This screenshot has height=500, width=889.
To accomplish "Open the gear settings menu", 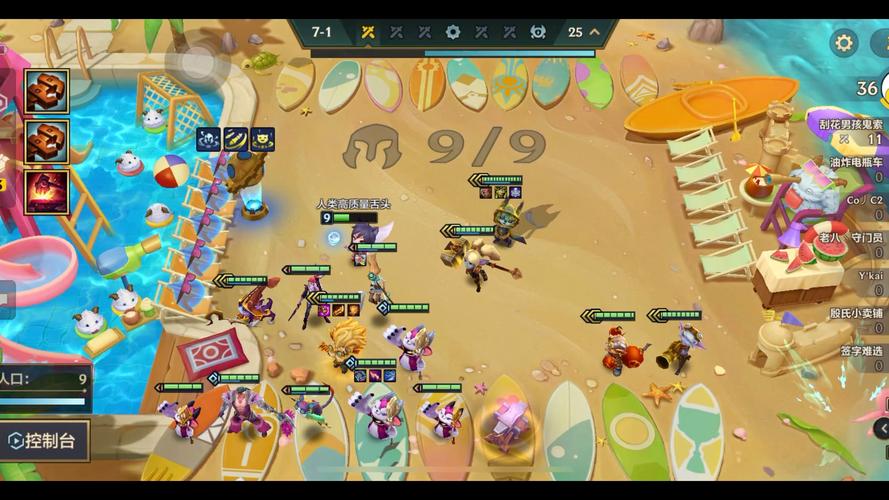I will (x=845, y=43).
